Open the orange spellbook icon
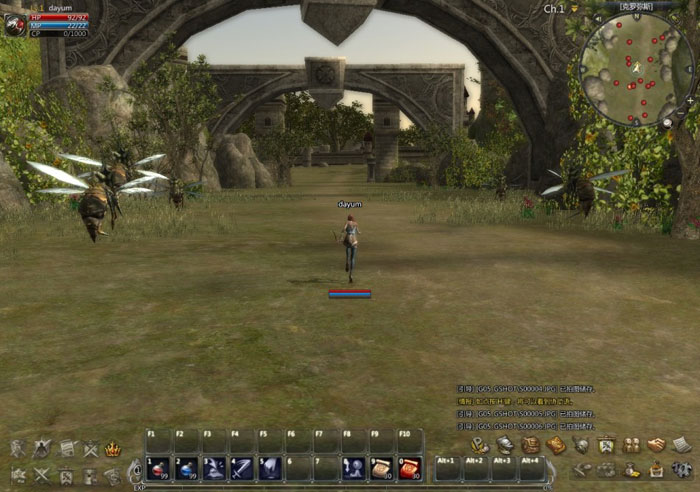Image resolution: width=700 pixels, height=492 pixels. tap(556, 445)
